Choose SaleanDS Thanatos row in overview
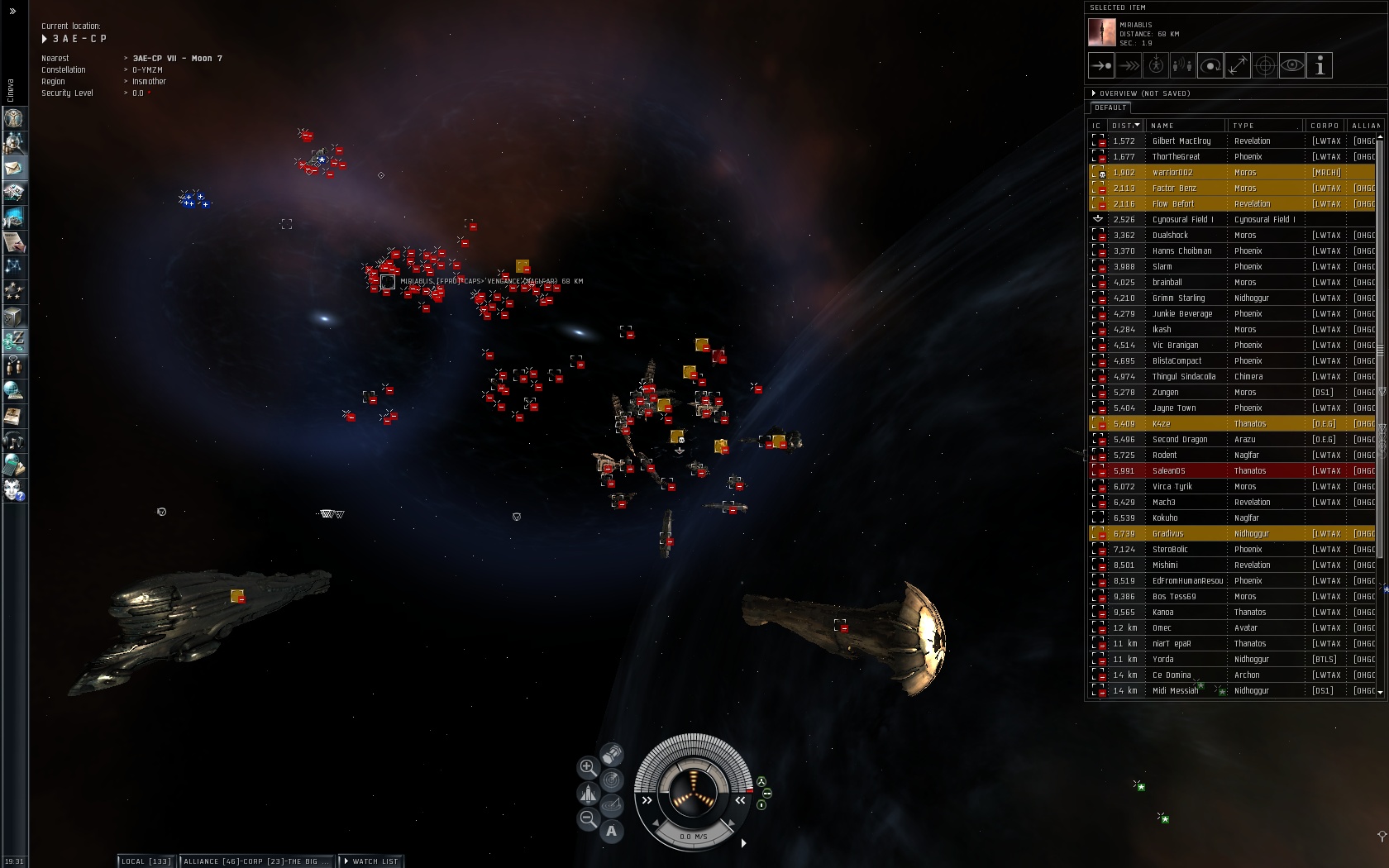The image size is (1389, 868). (1182, 471)
